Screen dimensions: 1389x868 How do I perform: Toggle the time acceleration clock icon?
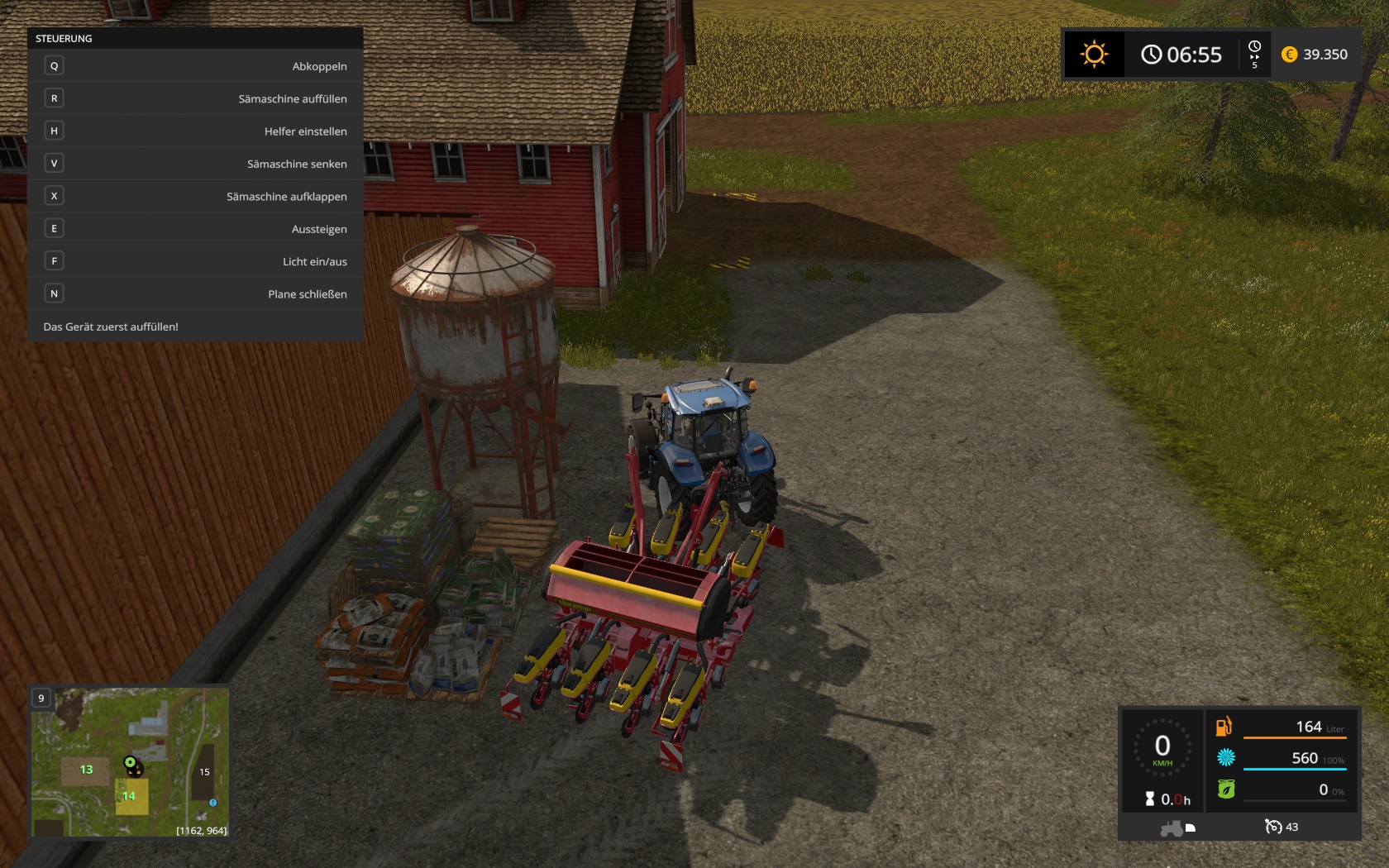tap(1254, 54)
